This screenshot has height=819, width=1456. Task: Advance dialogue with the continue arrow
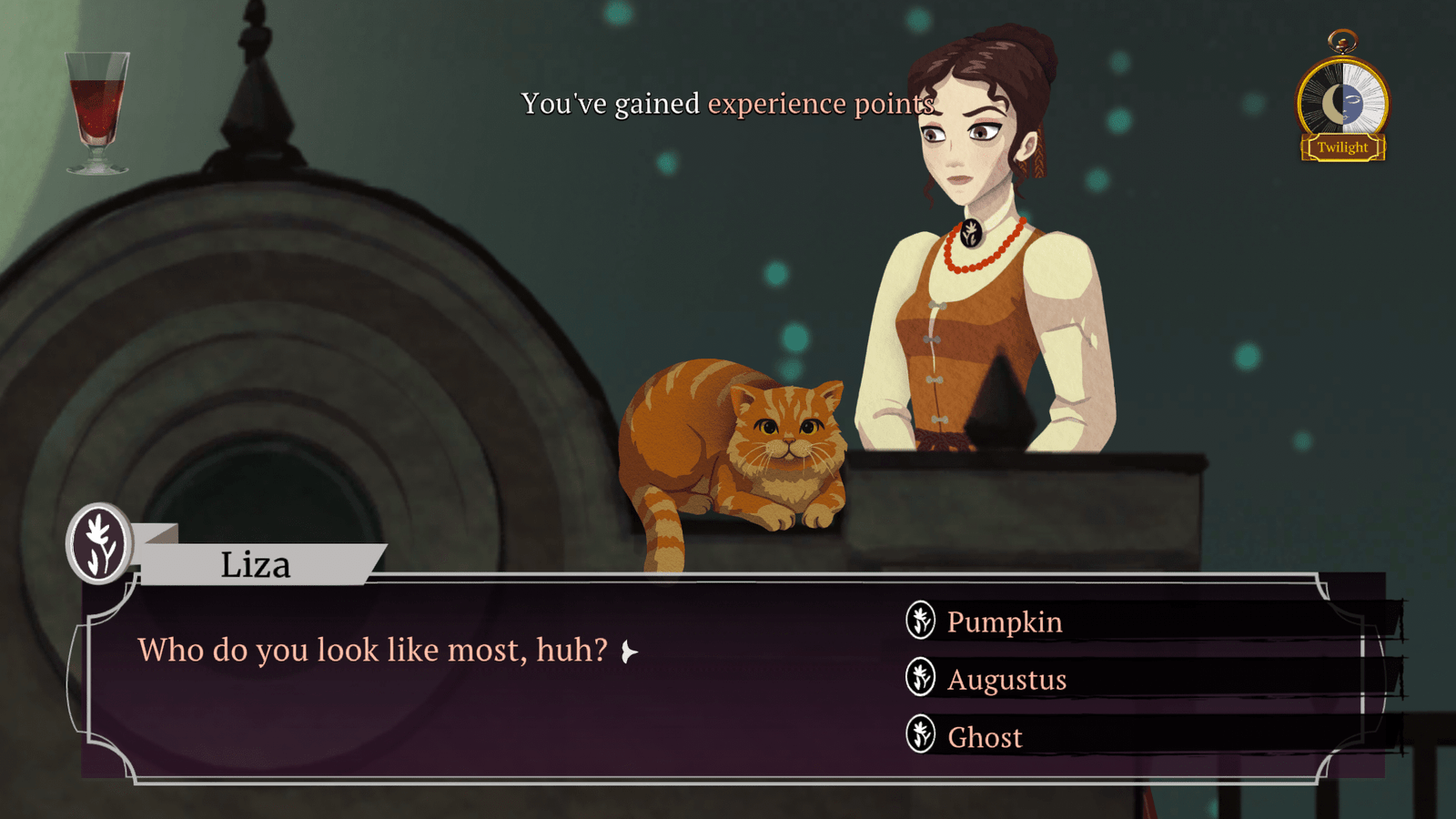tap(629, 652)
